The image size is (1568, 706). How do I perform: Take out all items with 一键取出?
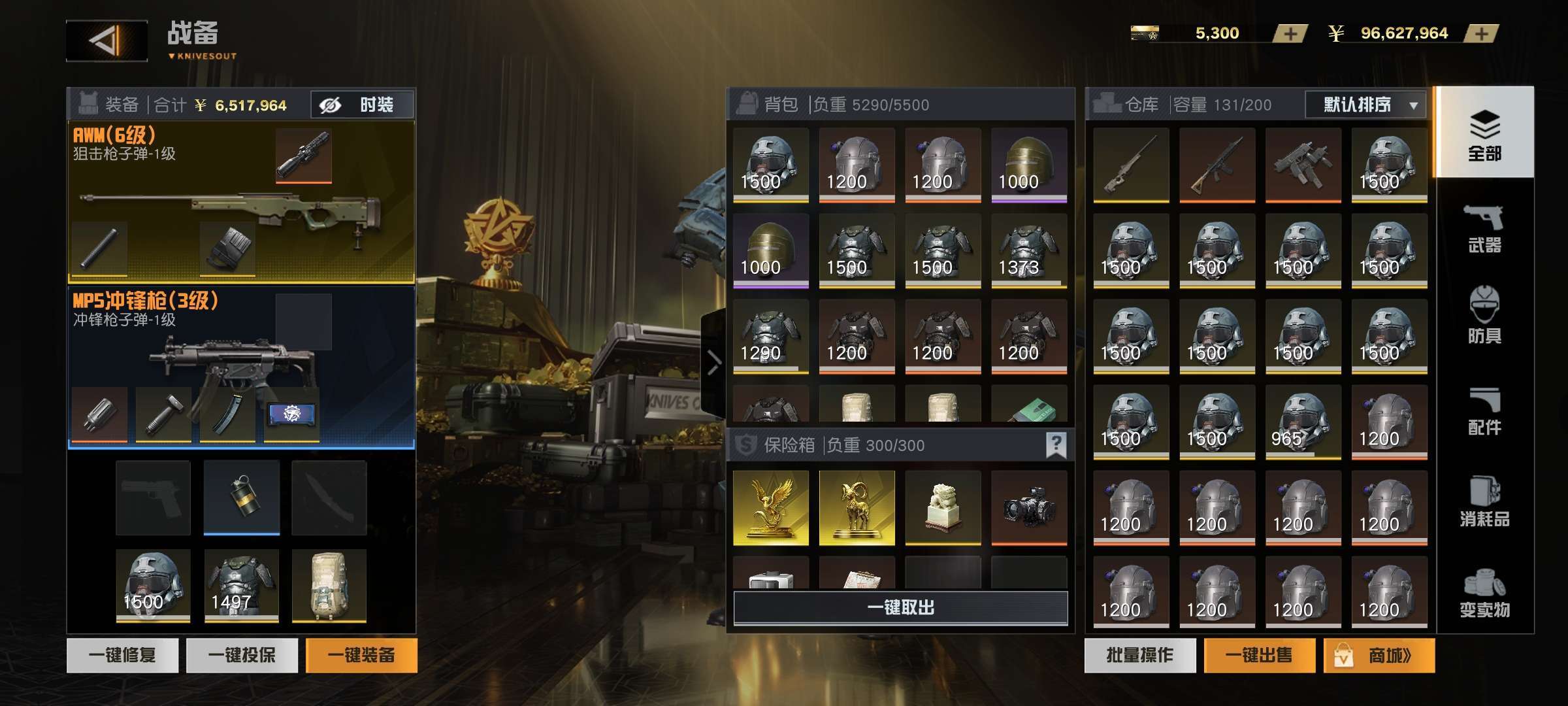(900, 608)
